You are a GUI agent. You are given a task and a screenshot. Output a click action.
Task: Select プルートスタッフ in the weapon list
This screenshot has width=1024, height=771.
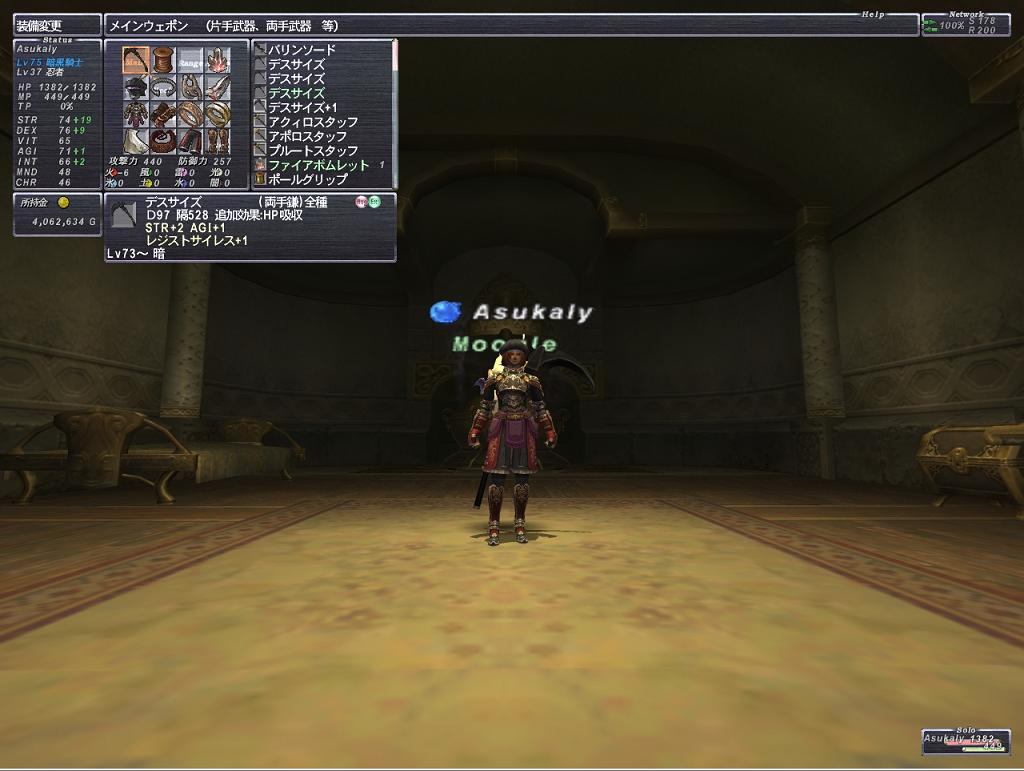(x=312, y=151)
